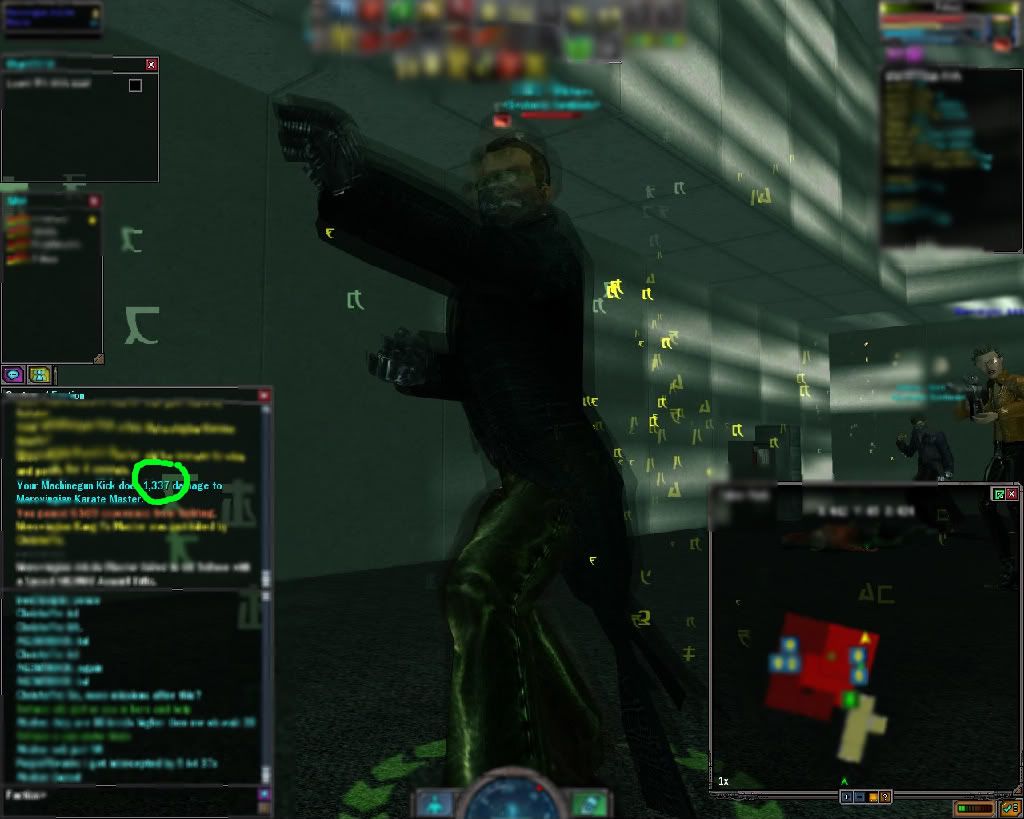Click the cyan character icon beside the dial
This screenshot has height=819, width=1024.
[436, 802]
